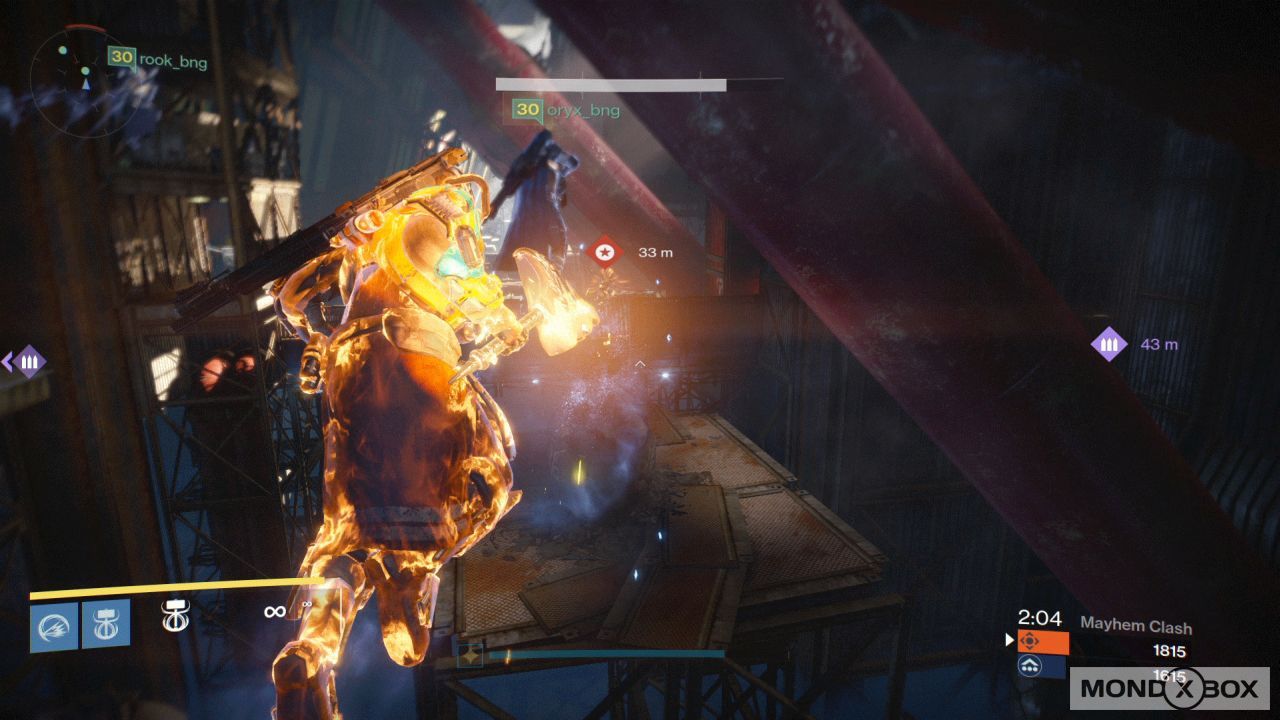
Task: Click the white Hammer of Sol super icon
Action: point(176,614)
